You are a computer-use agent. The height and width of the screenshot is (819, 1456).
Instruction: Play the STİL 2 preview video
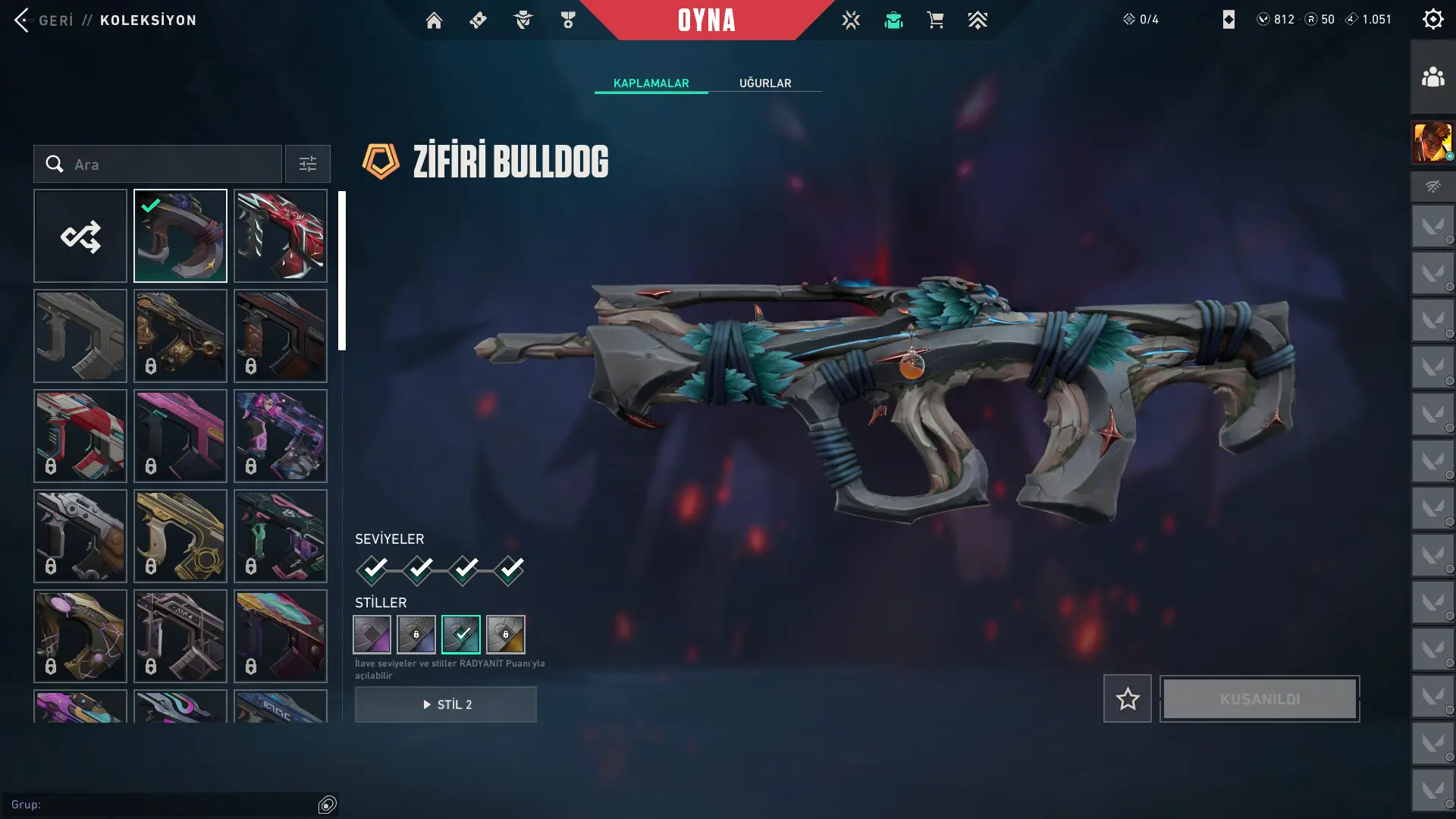[446, 704]
